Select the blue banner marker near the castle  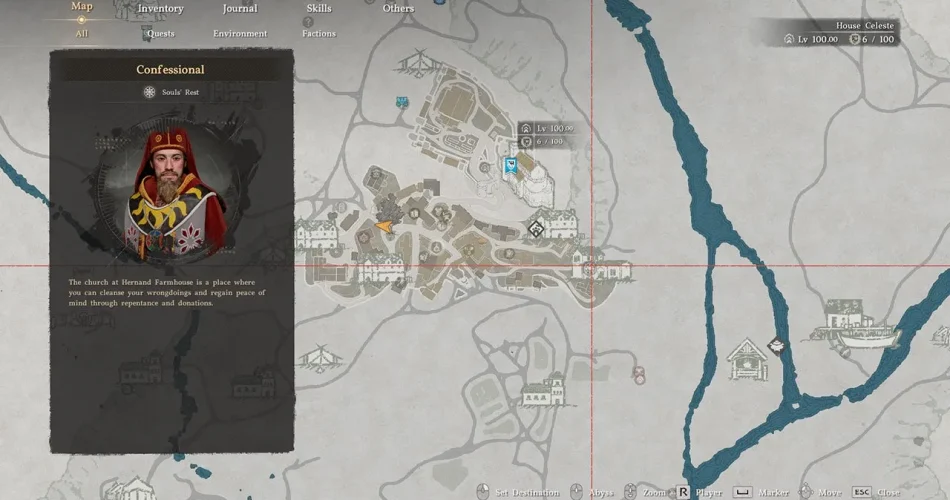point(511,165)
